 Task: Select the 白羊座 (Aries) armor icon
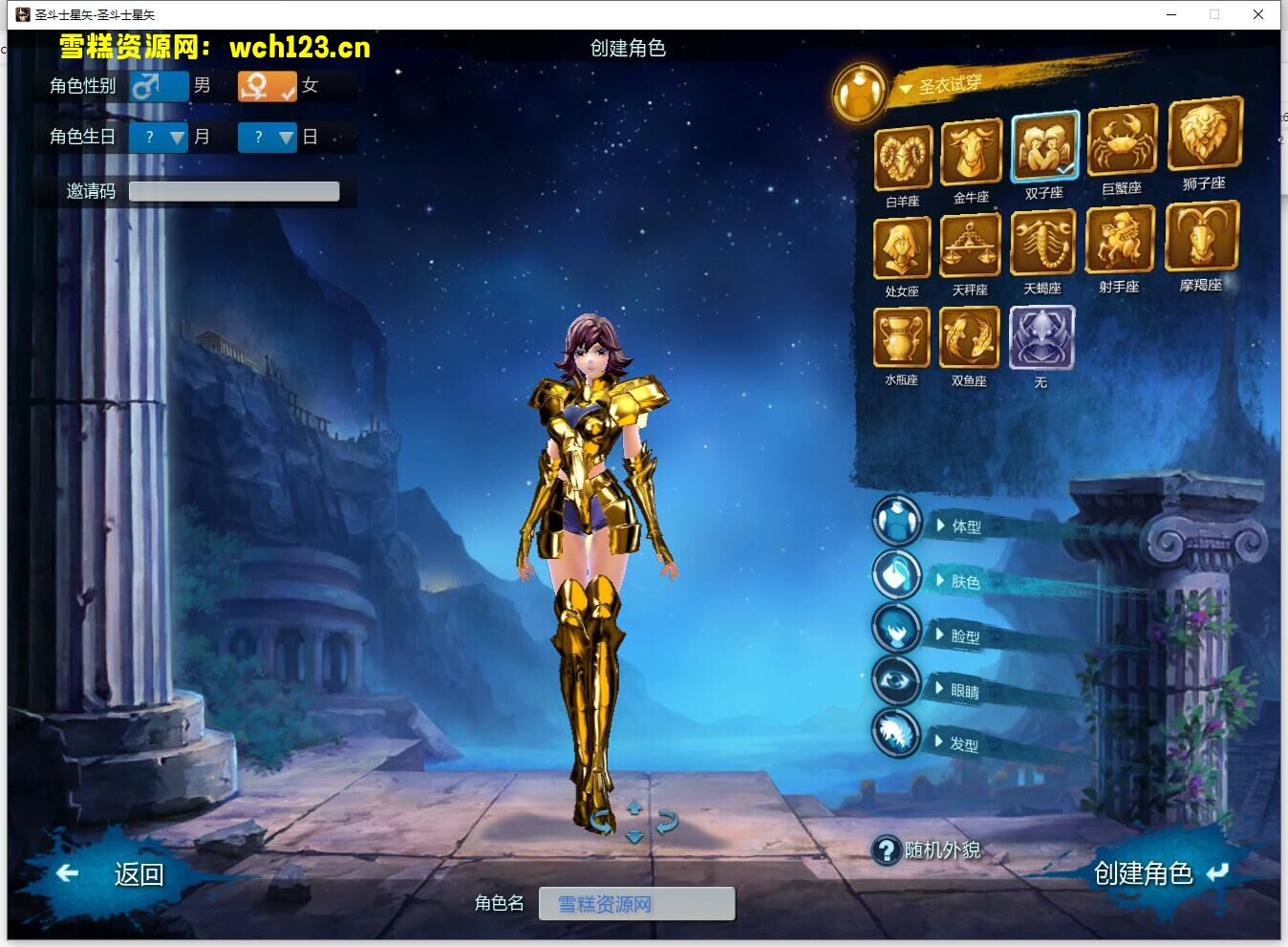click(x=900, y=156)
